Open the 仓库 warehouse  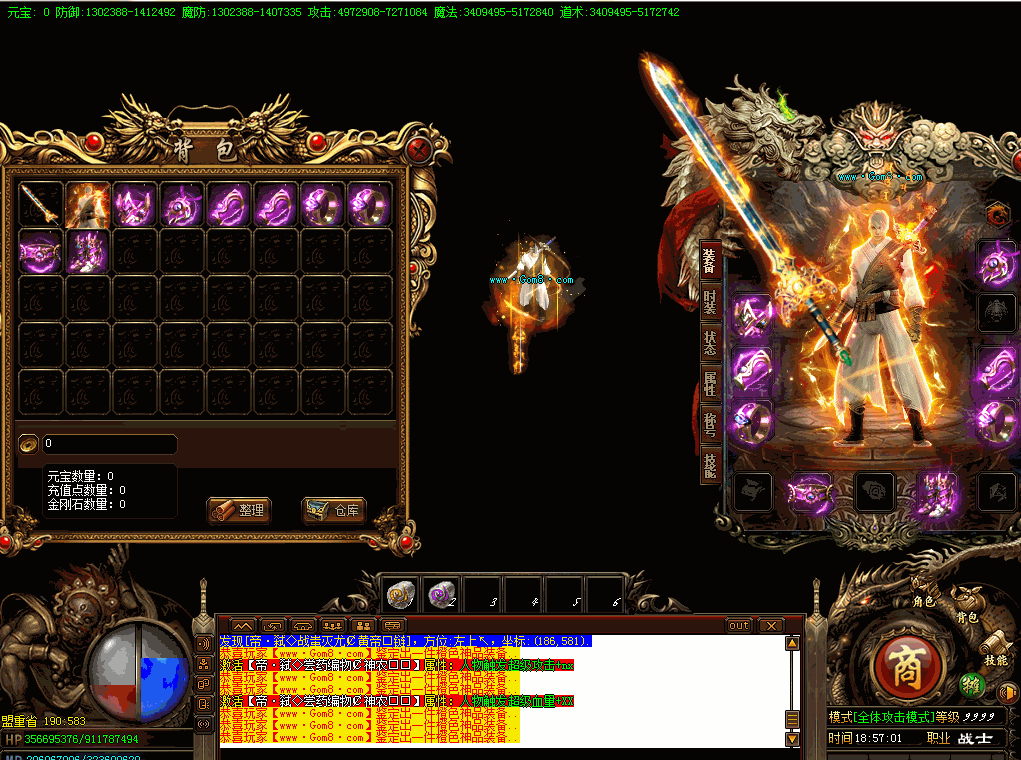pyautogui.click(x=335, y=510)
